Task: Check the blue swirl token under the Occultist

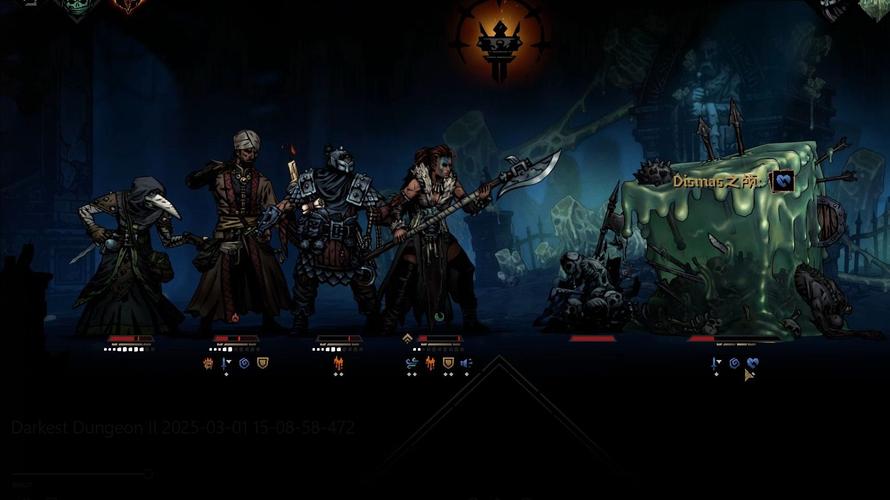Action: [244, 363]
